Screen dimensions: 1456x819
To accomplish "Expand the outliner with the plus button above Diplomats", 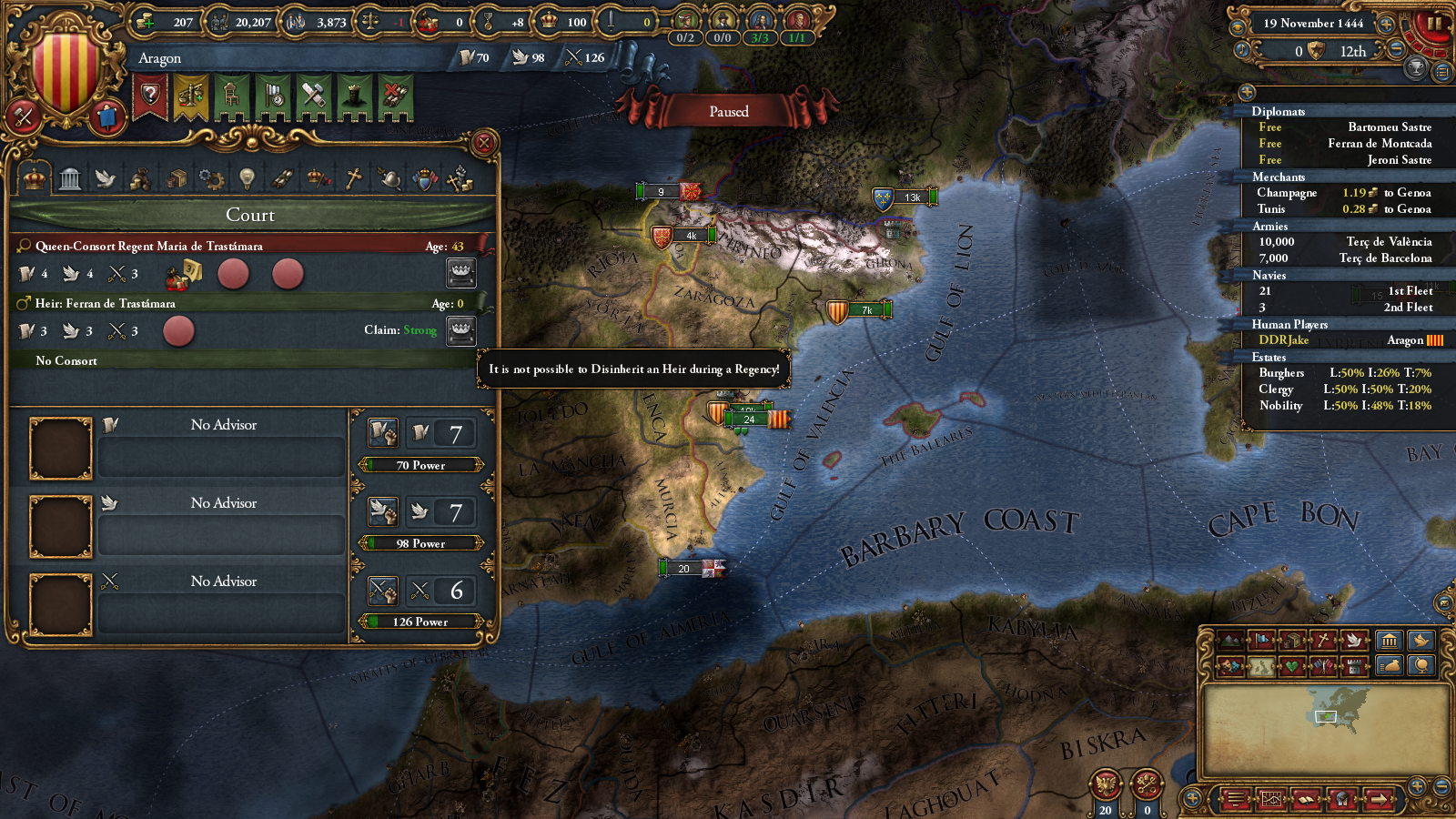I will pos(1247,91).
